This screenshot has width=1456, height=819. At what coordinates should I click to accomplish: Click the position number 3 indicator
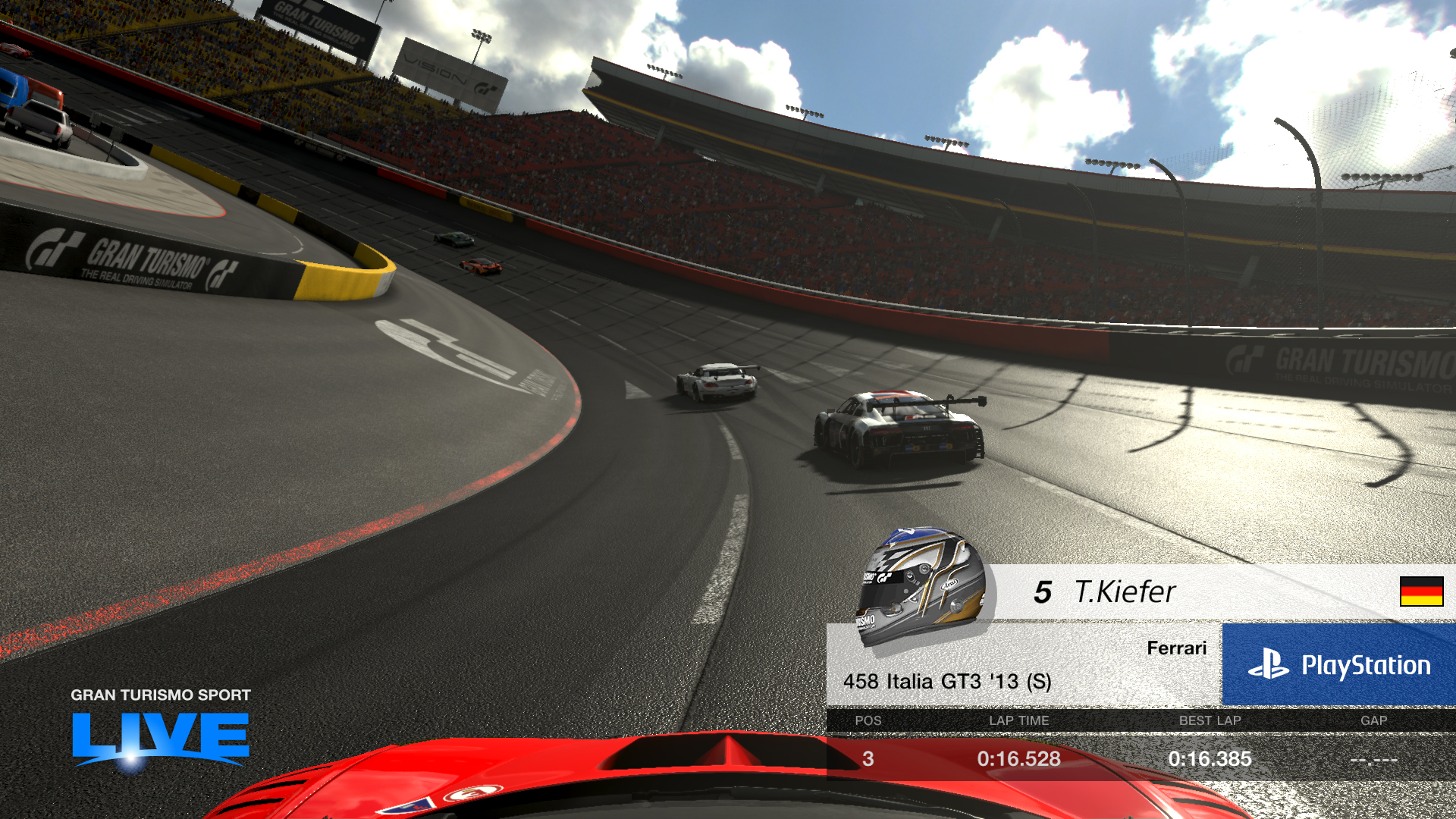pos(867,758)
